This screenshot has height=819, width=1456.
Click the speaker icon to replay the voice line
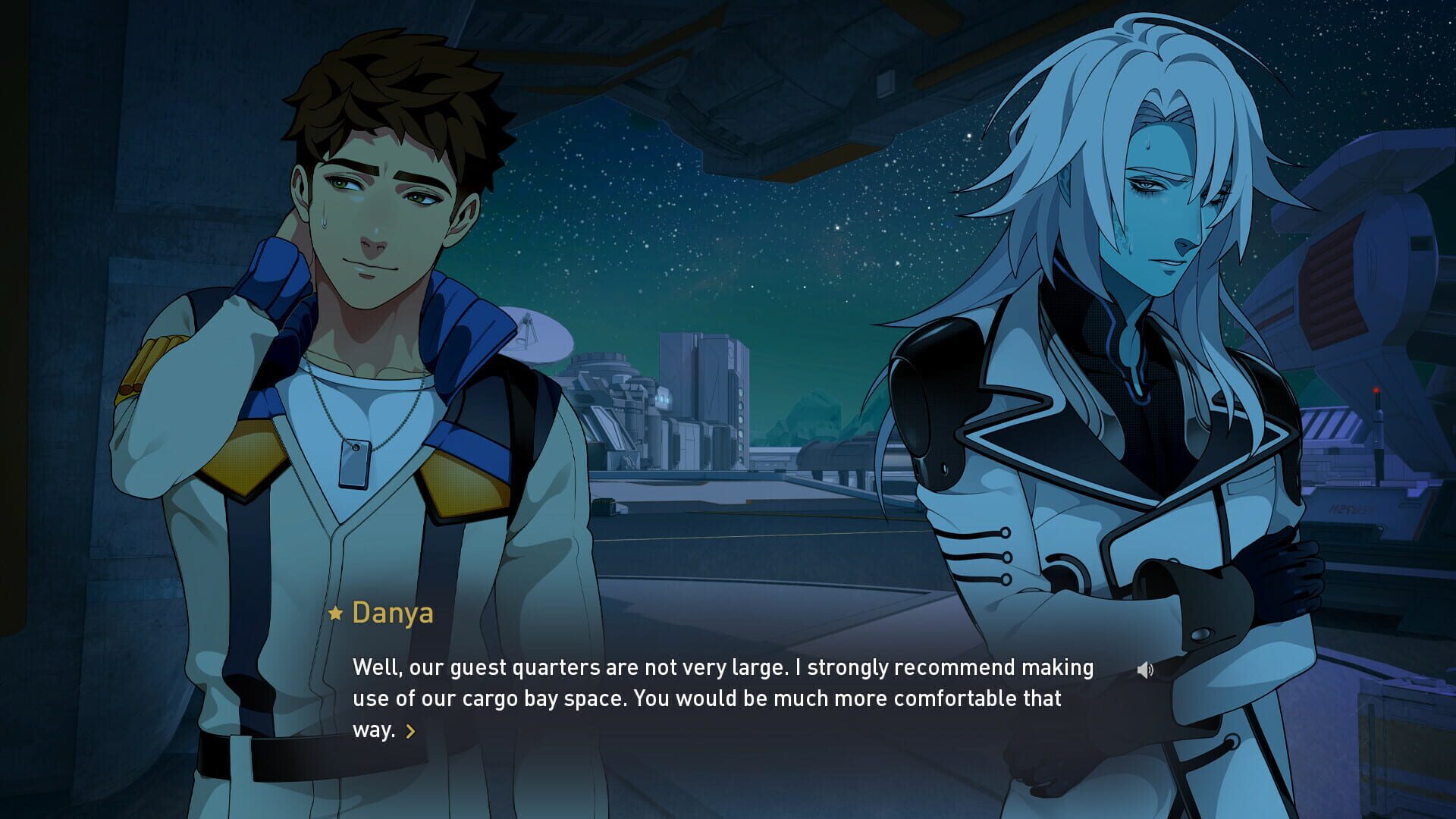[x=1146, y=670]
